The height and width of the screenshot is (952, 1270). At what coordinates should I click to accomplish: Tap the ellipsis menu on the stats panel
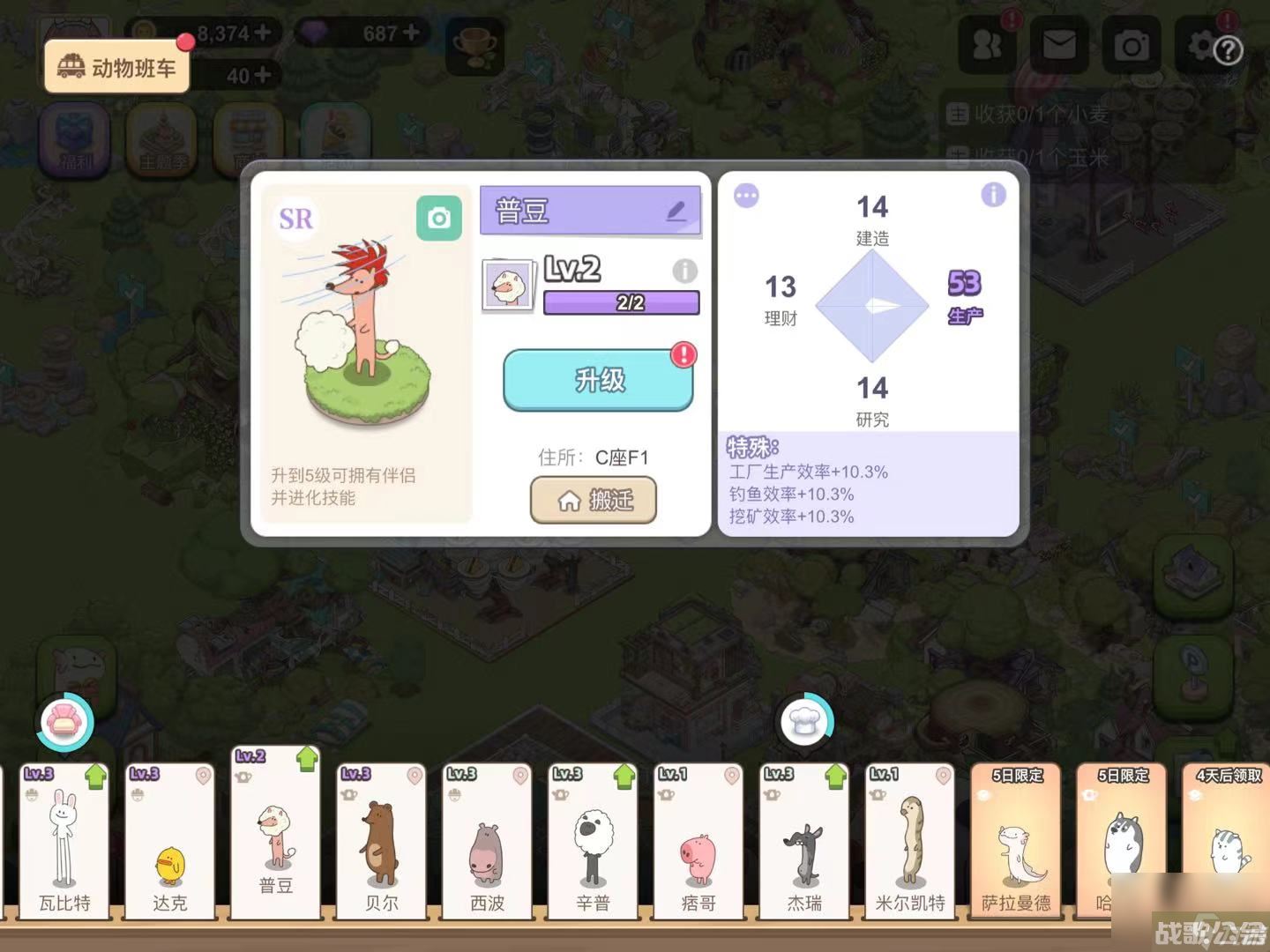[x=746, y=197]
